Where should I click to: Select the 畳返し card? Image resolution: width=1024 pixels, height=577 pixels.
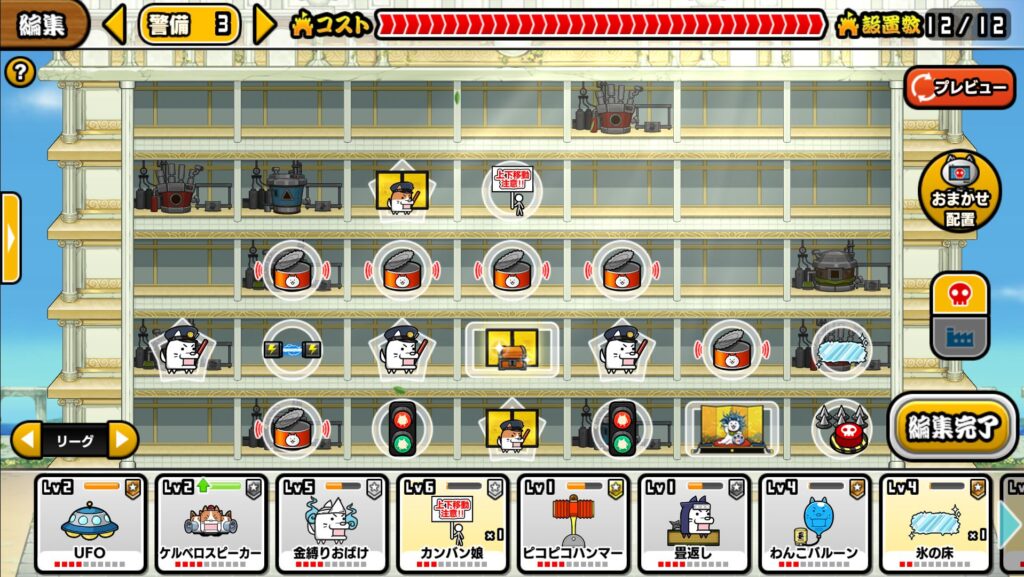click(x=695, y=523)
